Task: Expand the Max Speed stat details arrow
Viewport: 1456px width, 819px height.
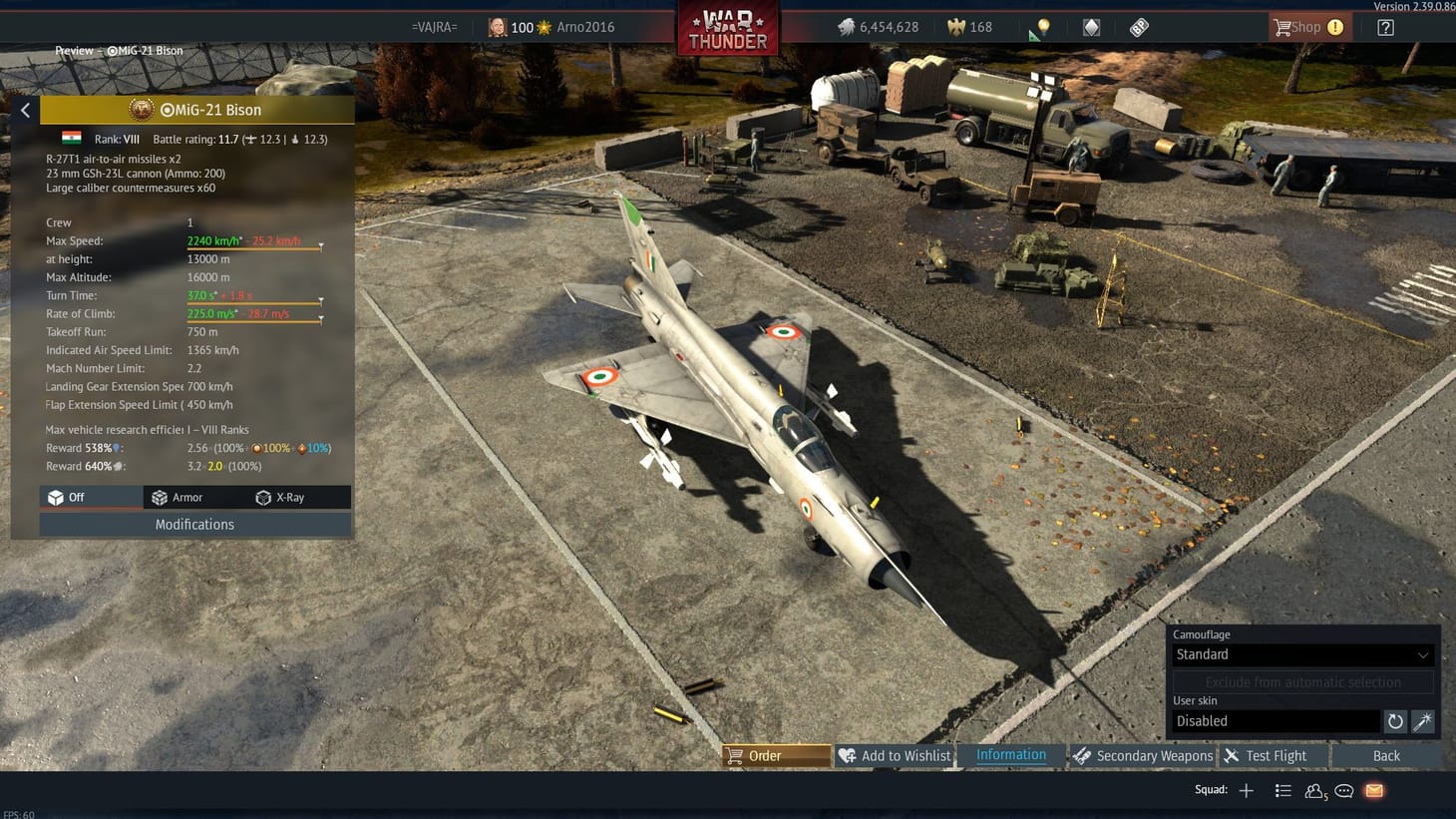Action: pos(320,245)
